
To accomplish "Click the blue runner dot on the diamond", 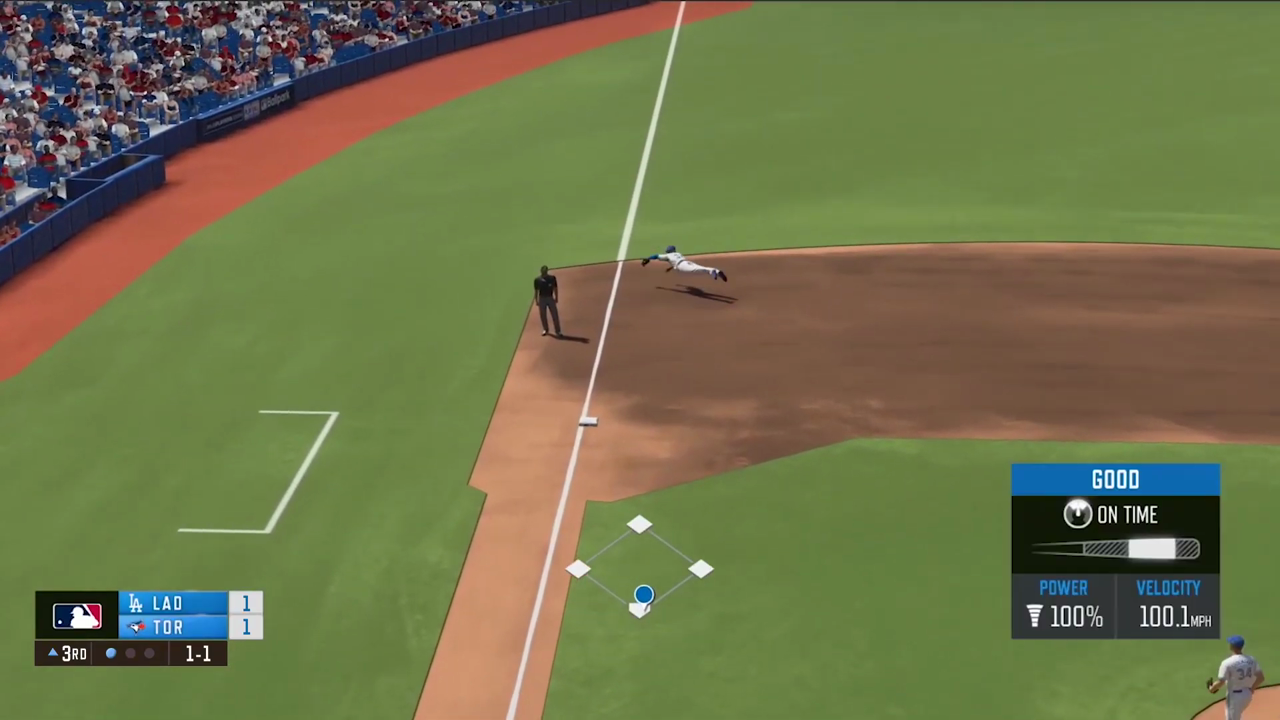I will click(643, 595).
